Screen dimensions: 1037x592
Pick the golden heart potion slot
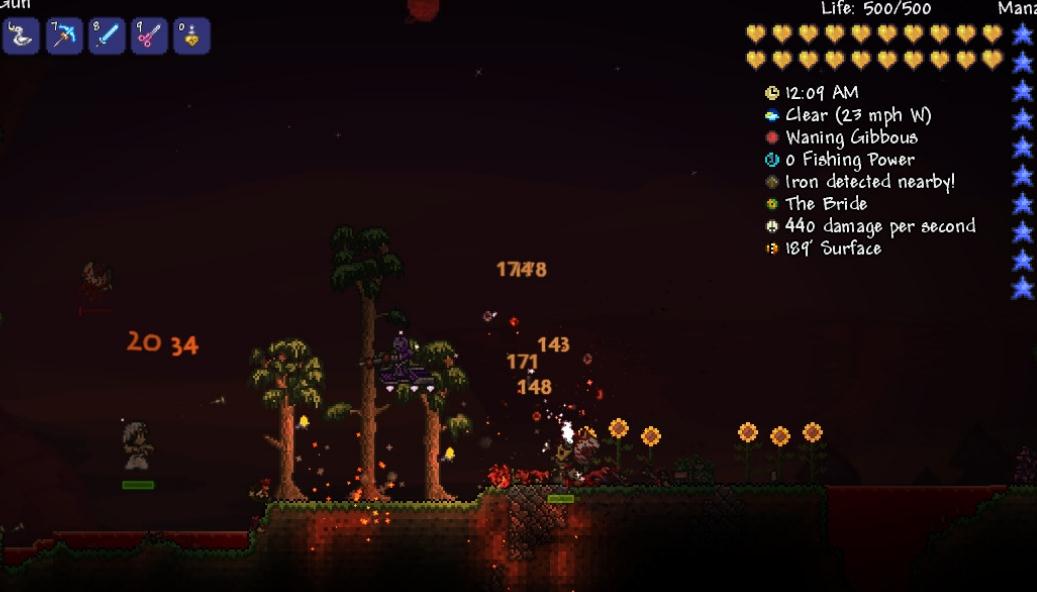(191, 36)
